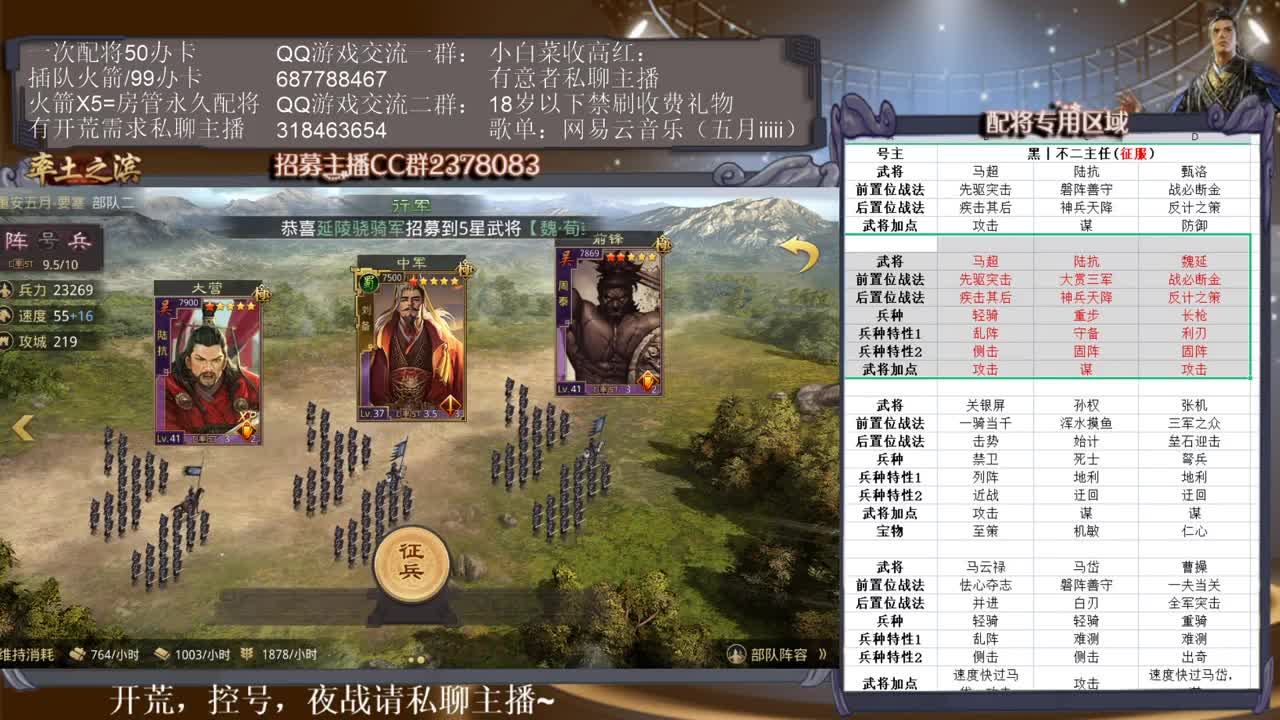Image resolution: width=1280 pixels, height=720 pixels.
Task: Click the coin icon beside 1003/小时
Action: [x=161, y=656]
